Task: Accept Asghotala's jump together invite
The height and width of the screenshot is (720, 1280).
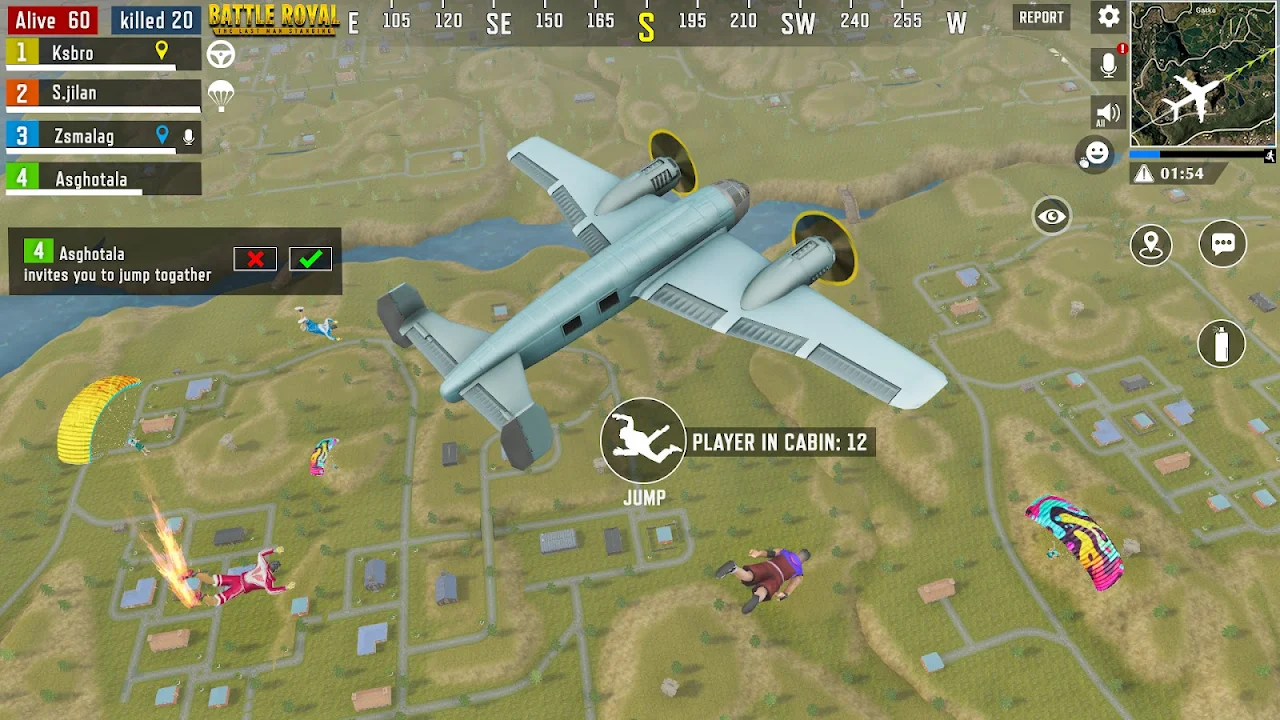Action: tap(310, 259)
